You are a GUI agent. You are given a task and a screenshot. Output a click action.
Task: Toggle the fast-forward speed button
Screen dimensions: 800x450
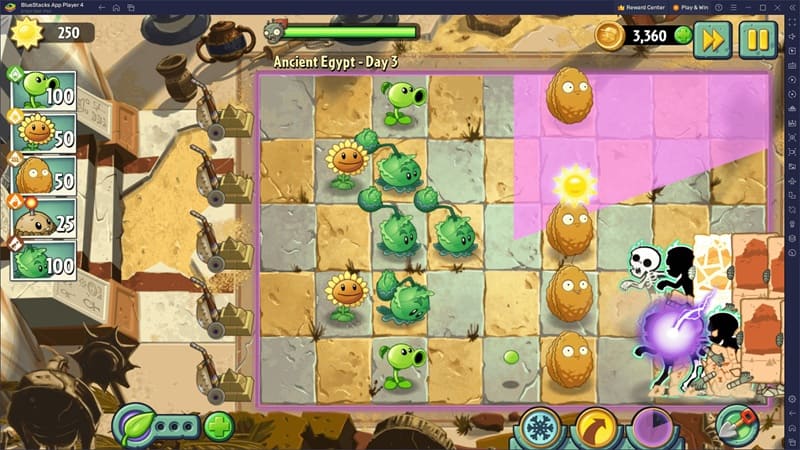click(x=713, y=40)
